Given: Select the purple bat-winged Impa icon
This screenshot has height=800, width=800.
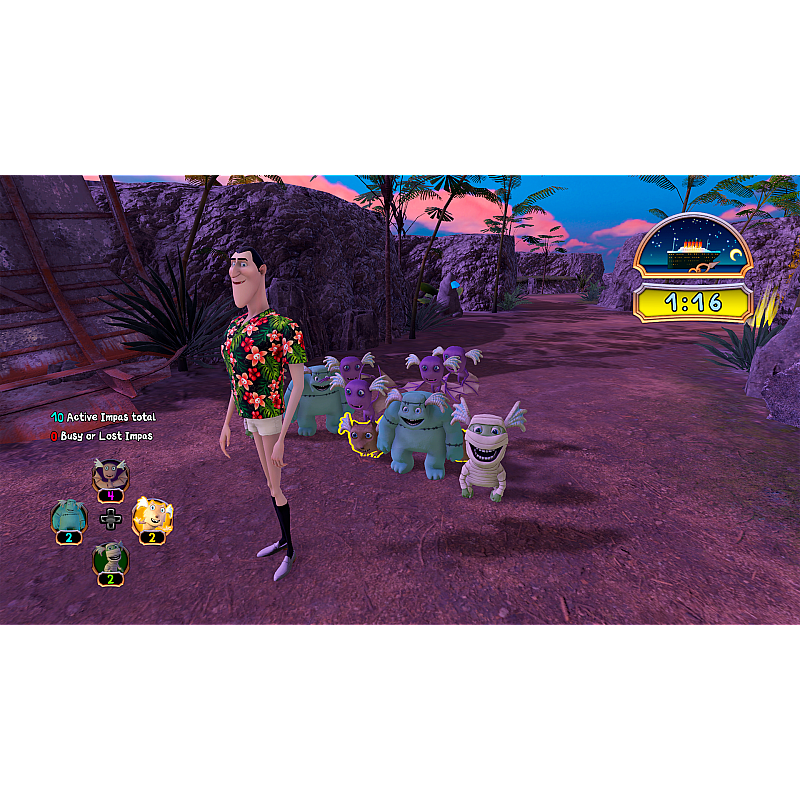Looking at the screenshot, I should click(110, 474).
